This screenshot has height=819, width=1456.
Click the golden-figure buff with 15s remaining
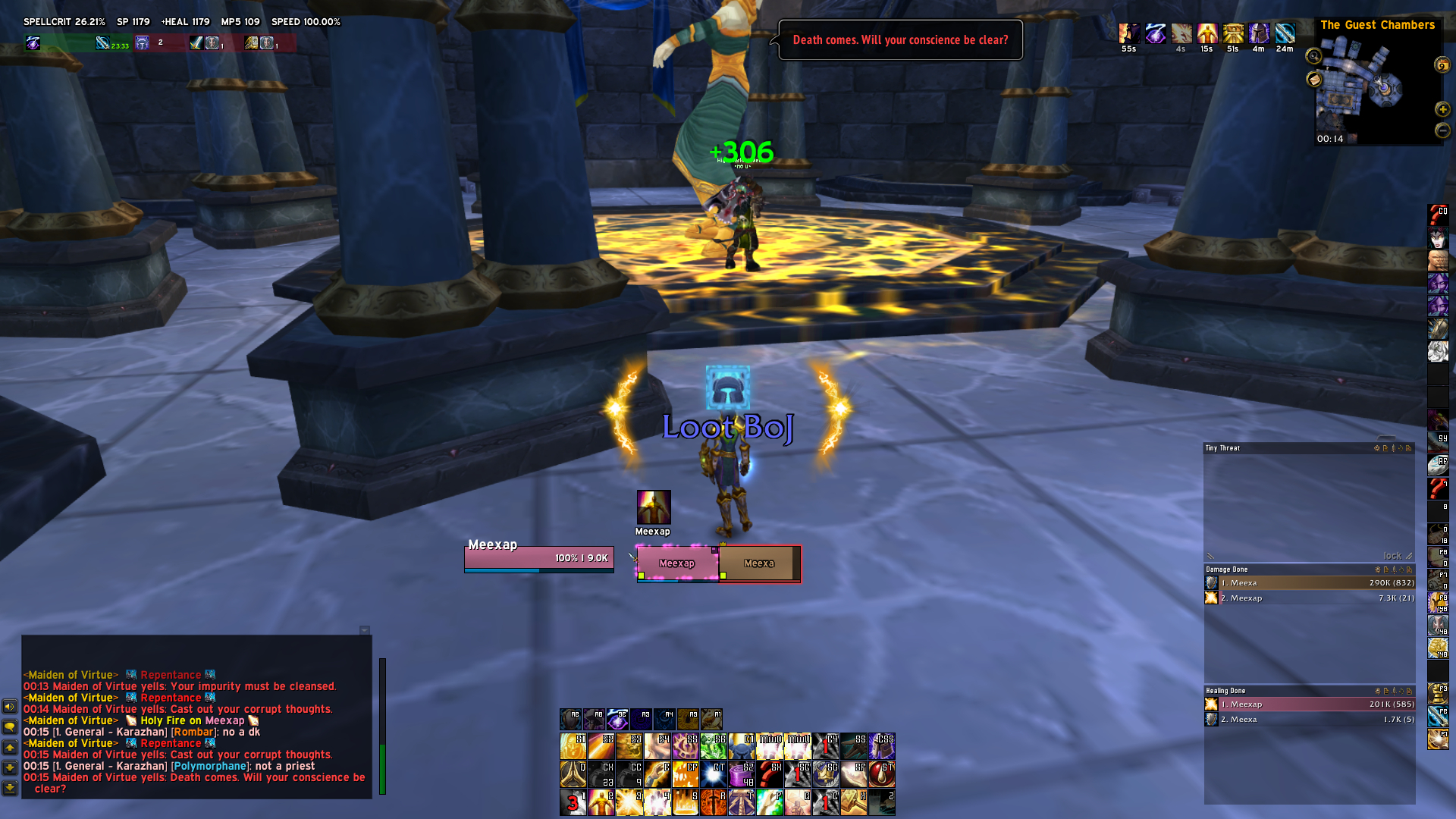click(x=1207, y=34)
